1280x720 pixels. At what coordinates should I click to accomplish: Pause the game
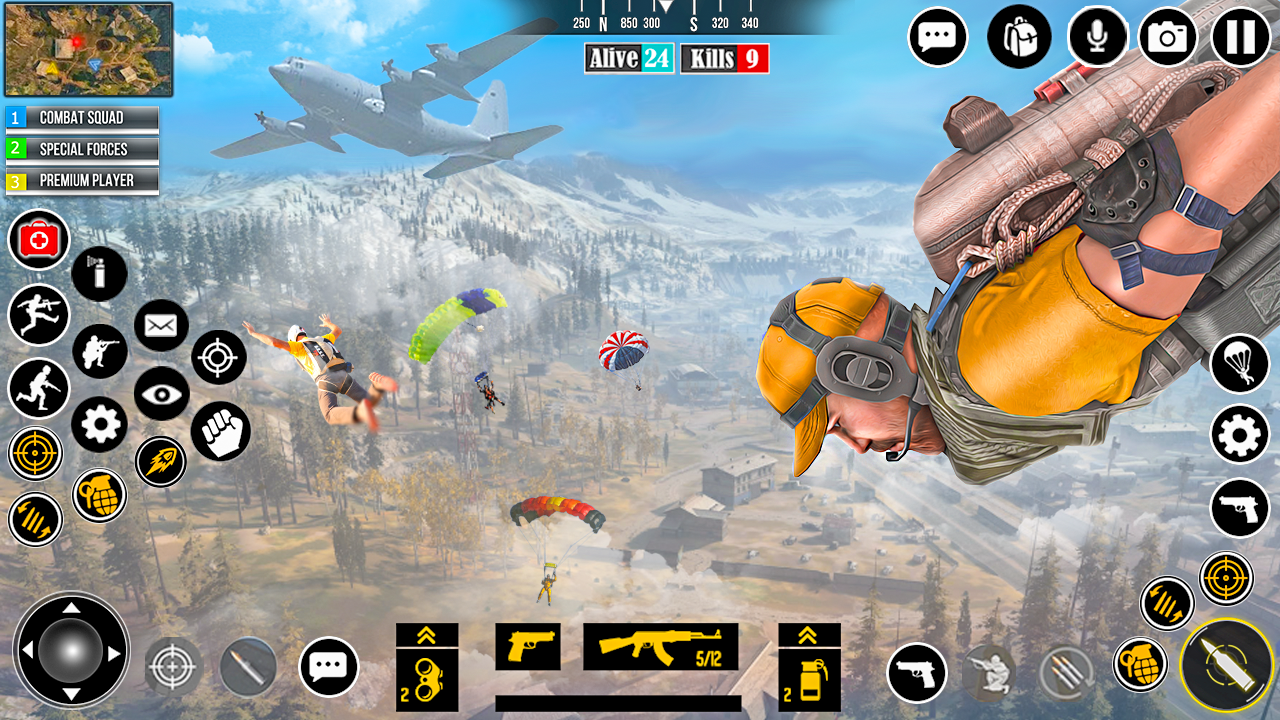pyautogui.click(x=1240, y=37)
